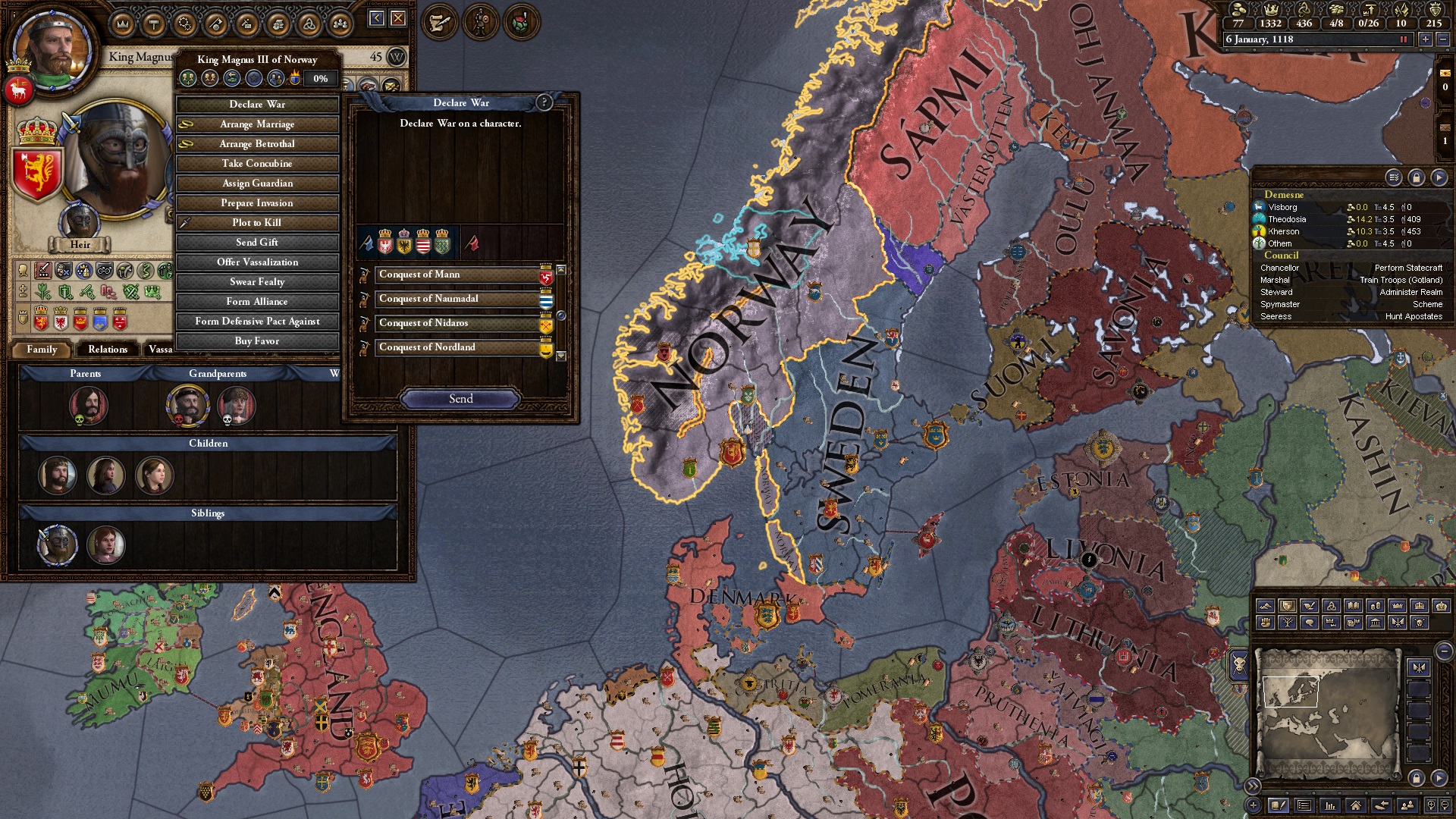Choose Plot to Kill from menu

[257, 223]
